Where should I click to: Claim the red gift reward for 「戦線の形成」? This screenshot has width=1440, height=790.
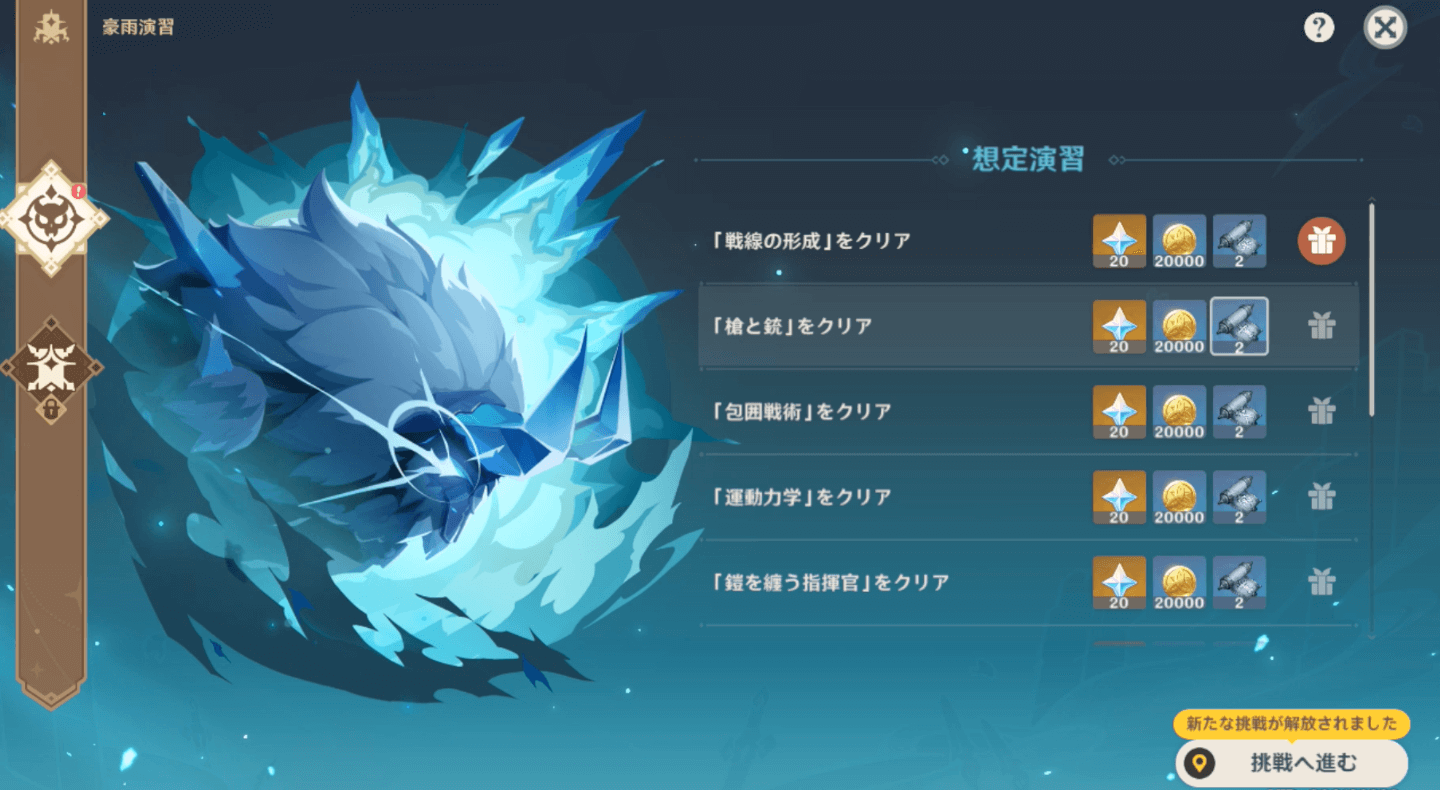[1321, 241]
